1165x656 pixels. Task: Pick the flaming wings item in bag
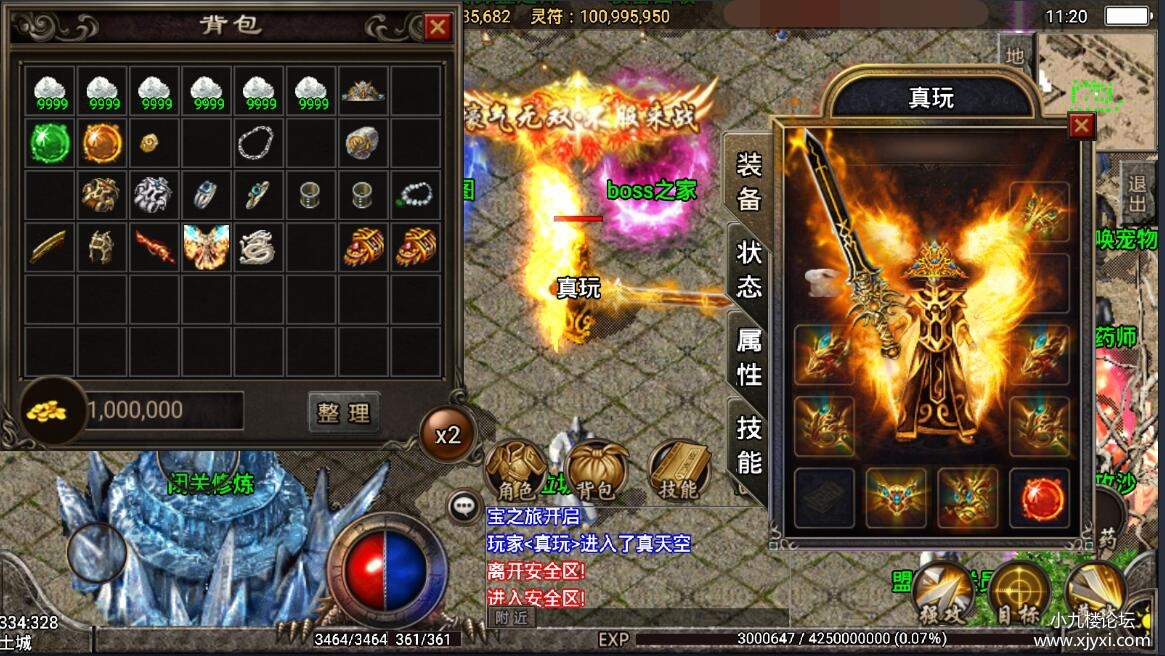pyautogui.click(x=206, y=246)
